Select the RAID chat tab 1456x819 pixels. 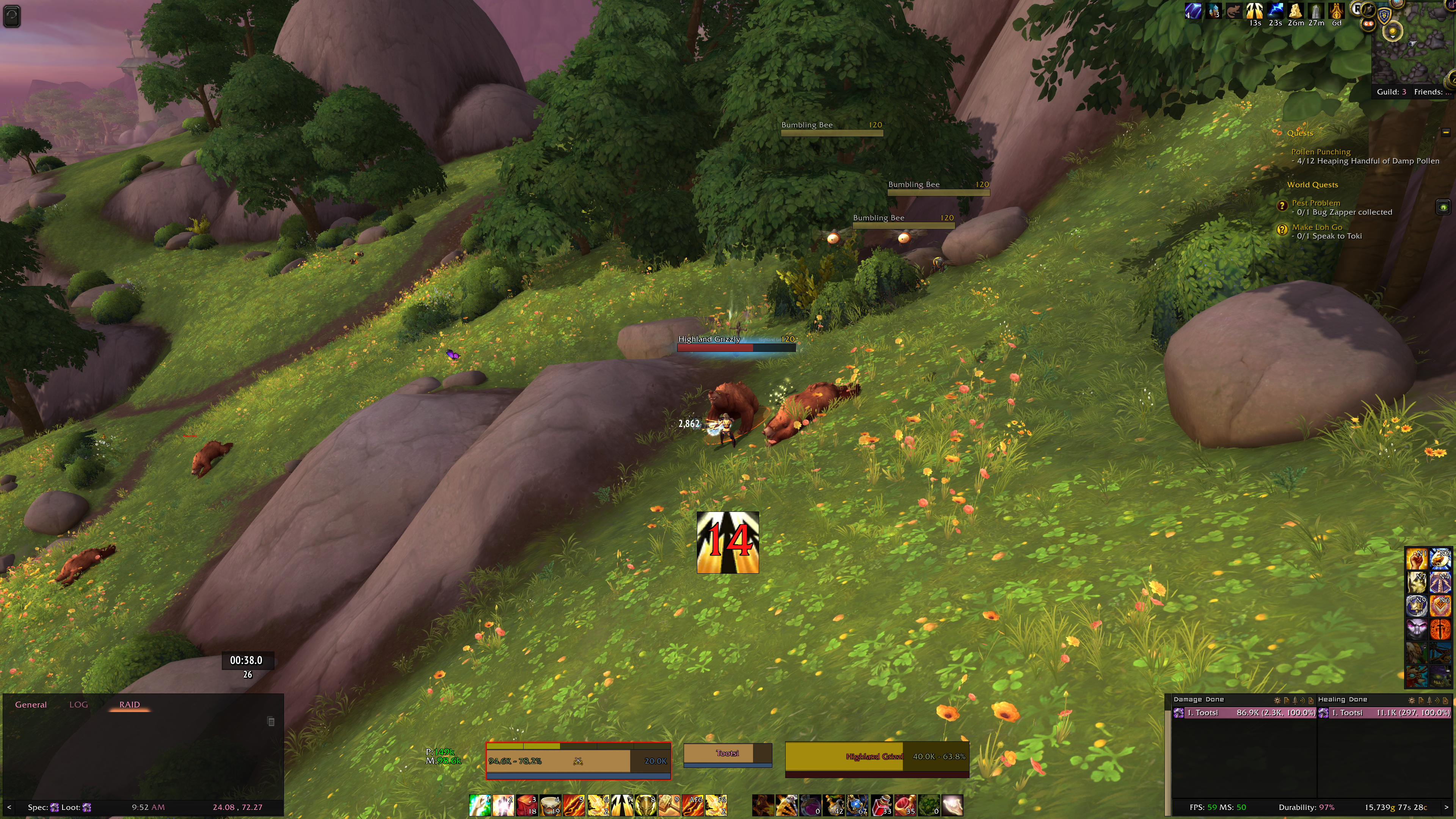coord(129,704)
